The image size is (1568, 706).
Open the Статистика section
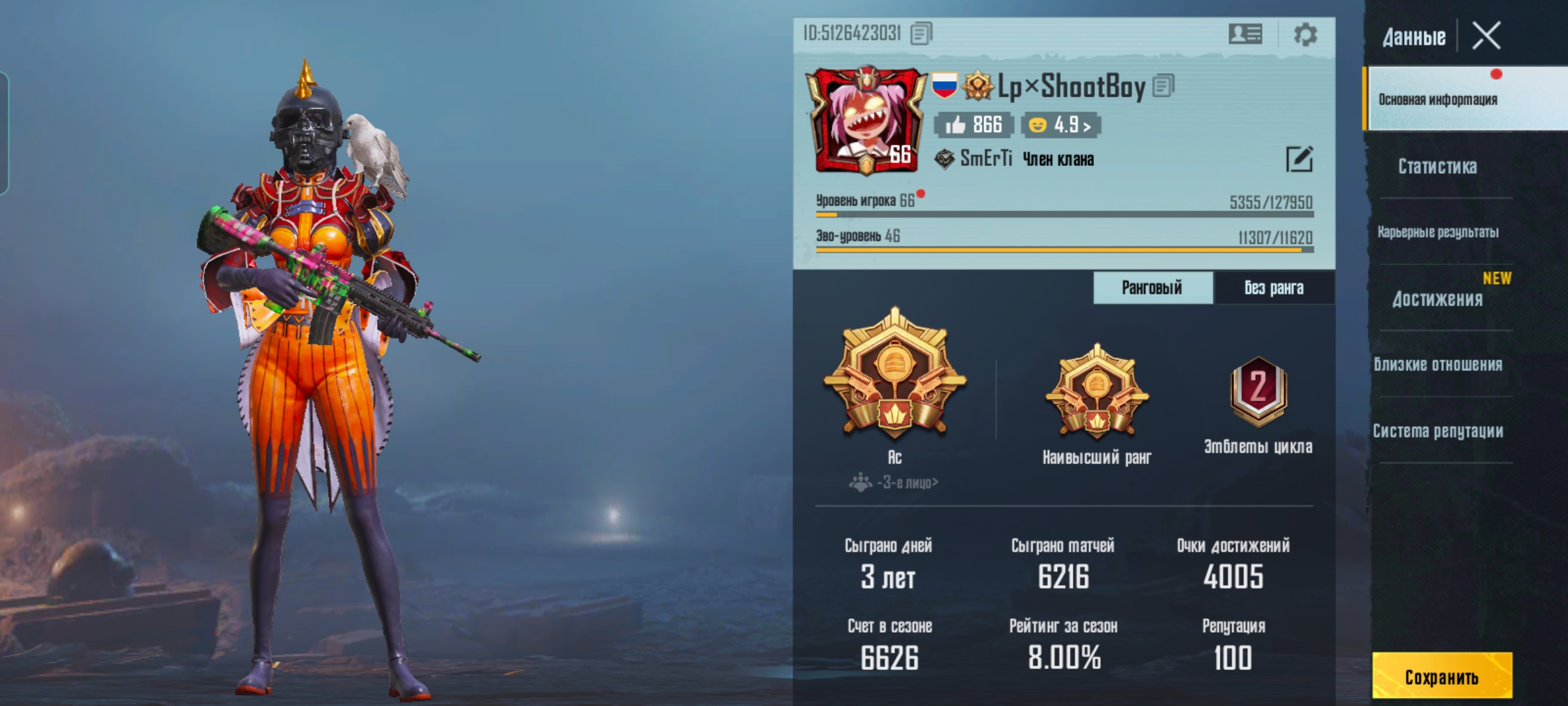(x=1437, y=167)
